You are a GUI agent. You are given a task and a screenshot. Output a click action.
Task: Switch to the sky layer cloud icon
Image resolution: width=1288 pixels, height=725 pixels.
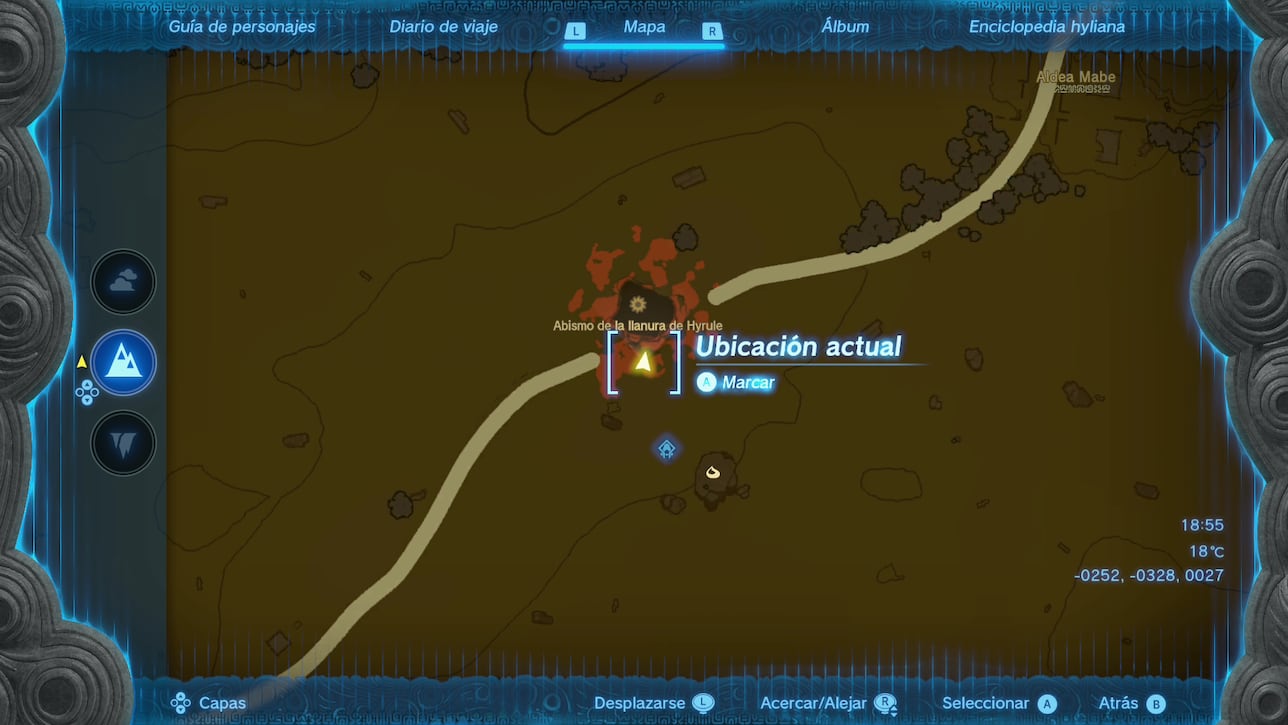pos(122,281)
